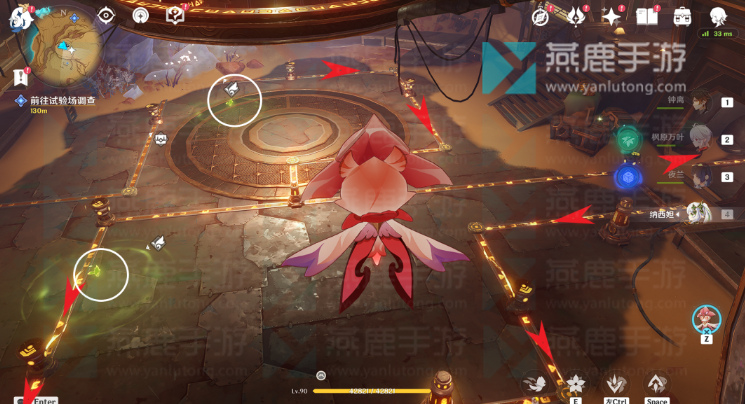Use the downward descend arrow ability
745x404 pixels.
(x=616, y=382)
